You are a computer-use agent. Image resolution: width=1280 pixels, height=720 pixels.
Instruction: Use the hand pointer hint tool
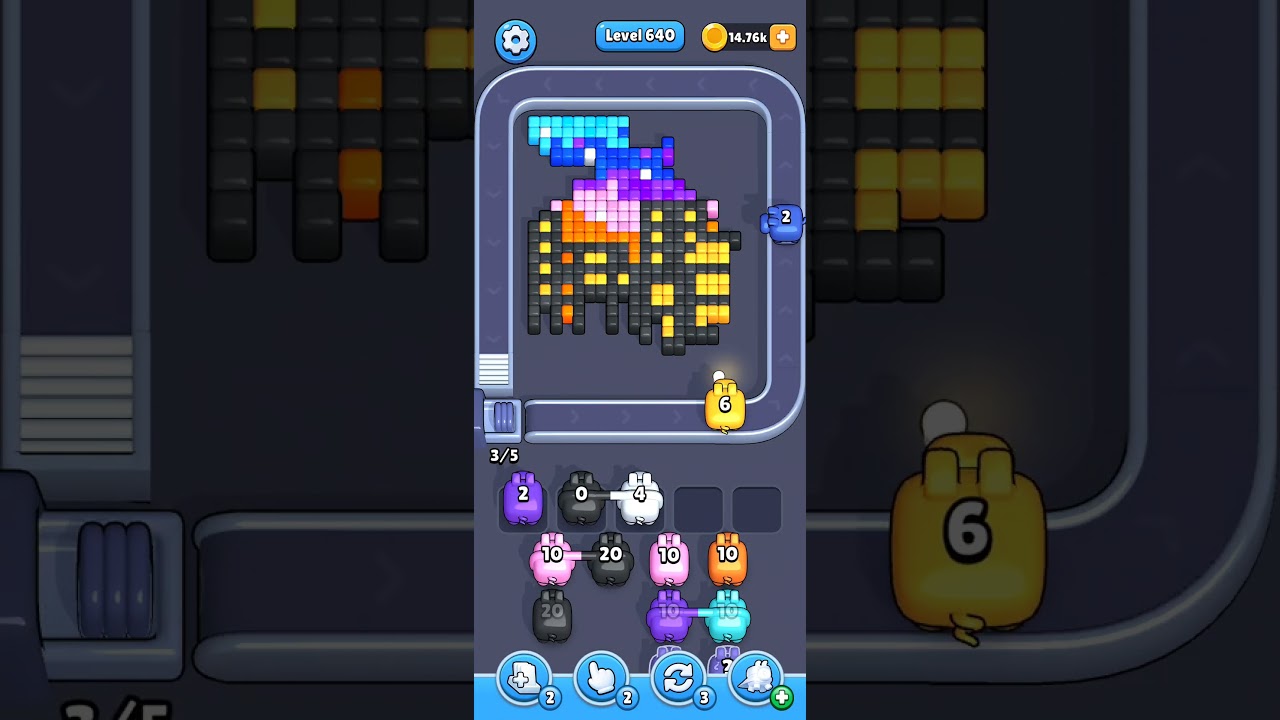click(600, 678)
